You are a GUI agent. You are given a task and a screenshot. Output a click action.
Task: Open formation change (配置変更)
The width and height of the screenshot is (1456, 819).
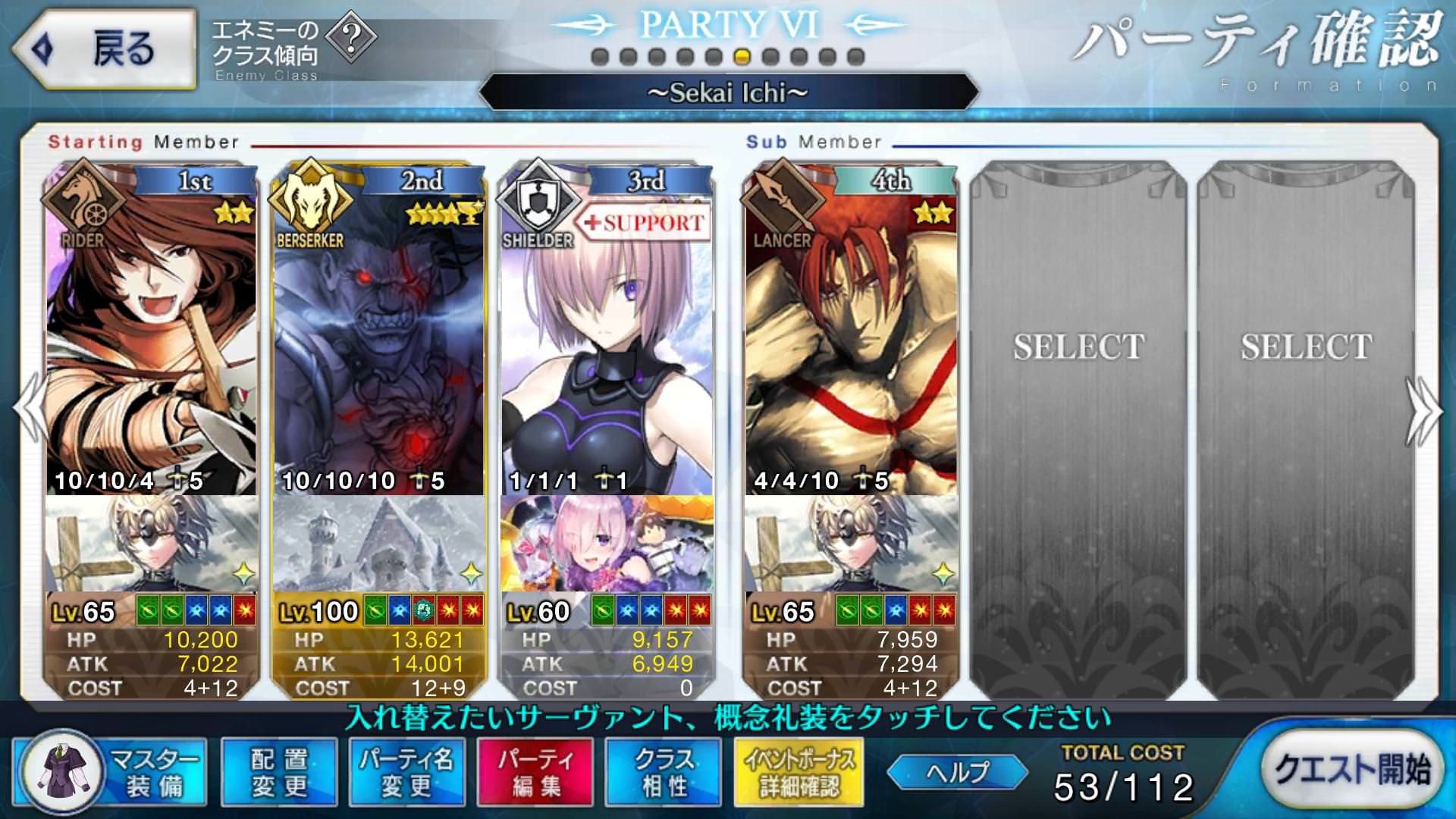(279, 772)
